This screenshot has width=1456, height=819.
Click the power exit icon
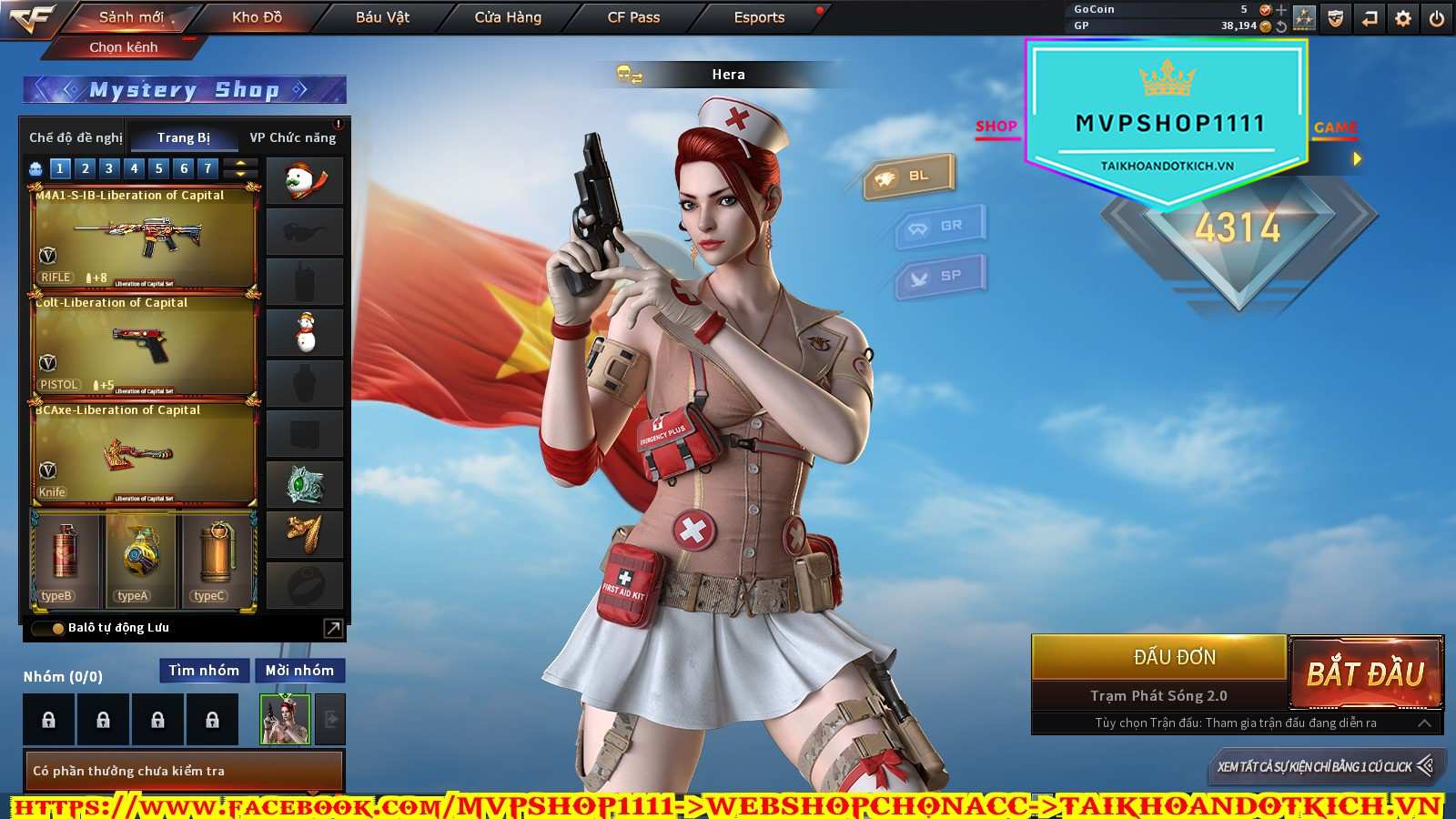1437,18
